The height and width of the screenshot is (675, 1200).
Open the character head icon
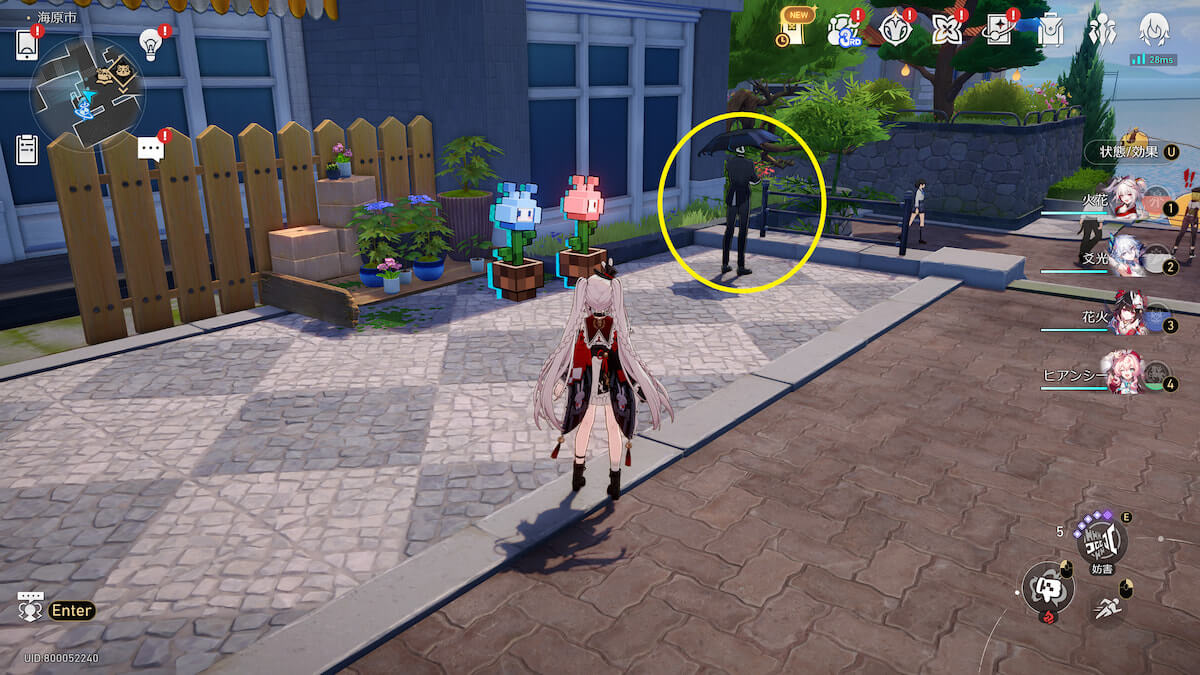1154,30
